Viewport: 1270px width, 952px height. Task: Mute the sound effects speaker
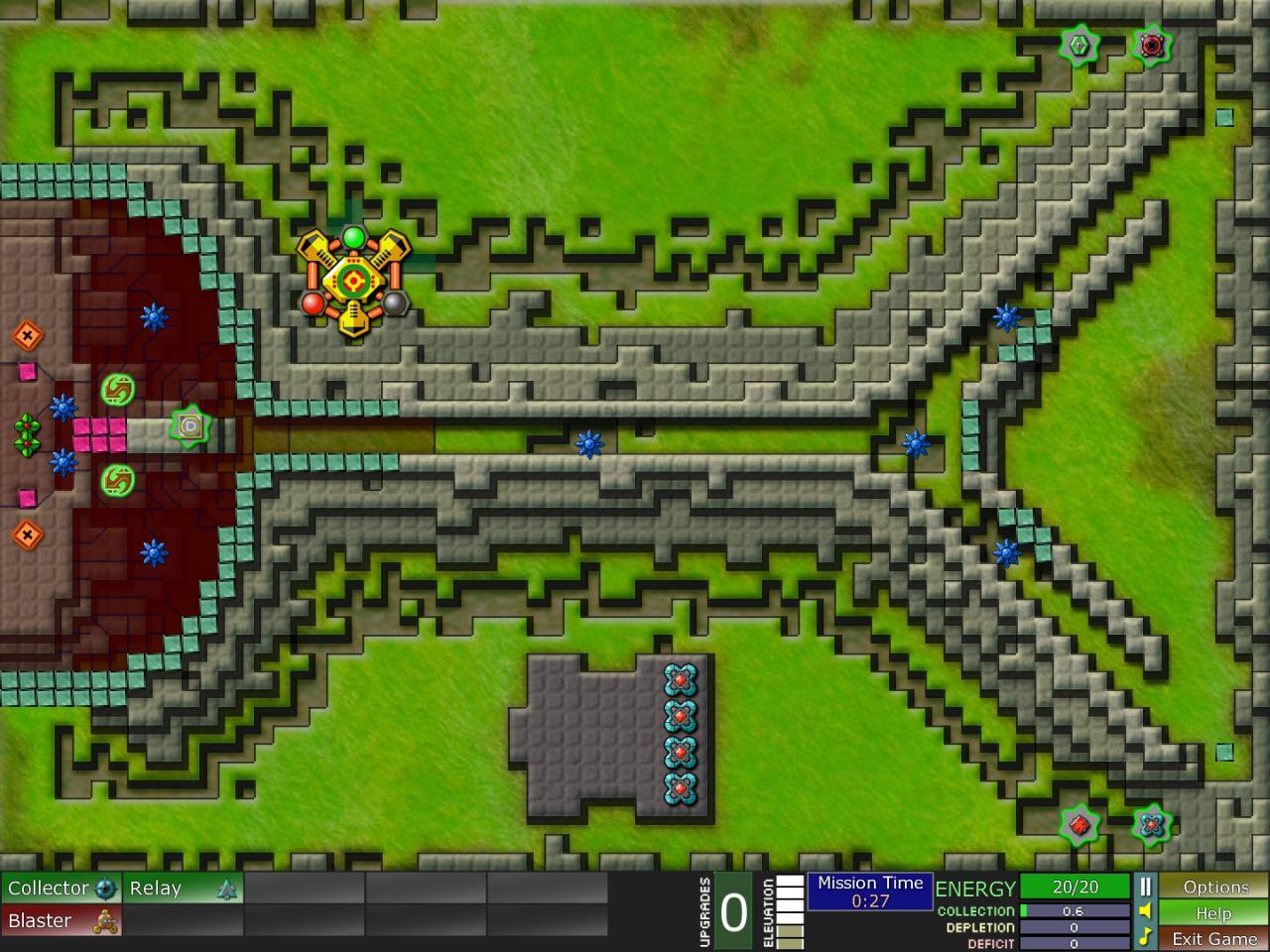pos(1145,912)
